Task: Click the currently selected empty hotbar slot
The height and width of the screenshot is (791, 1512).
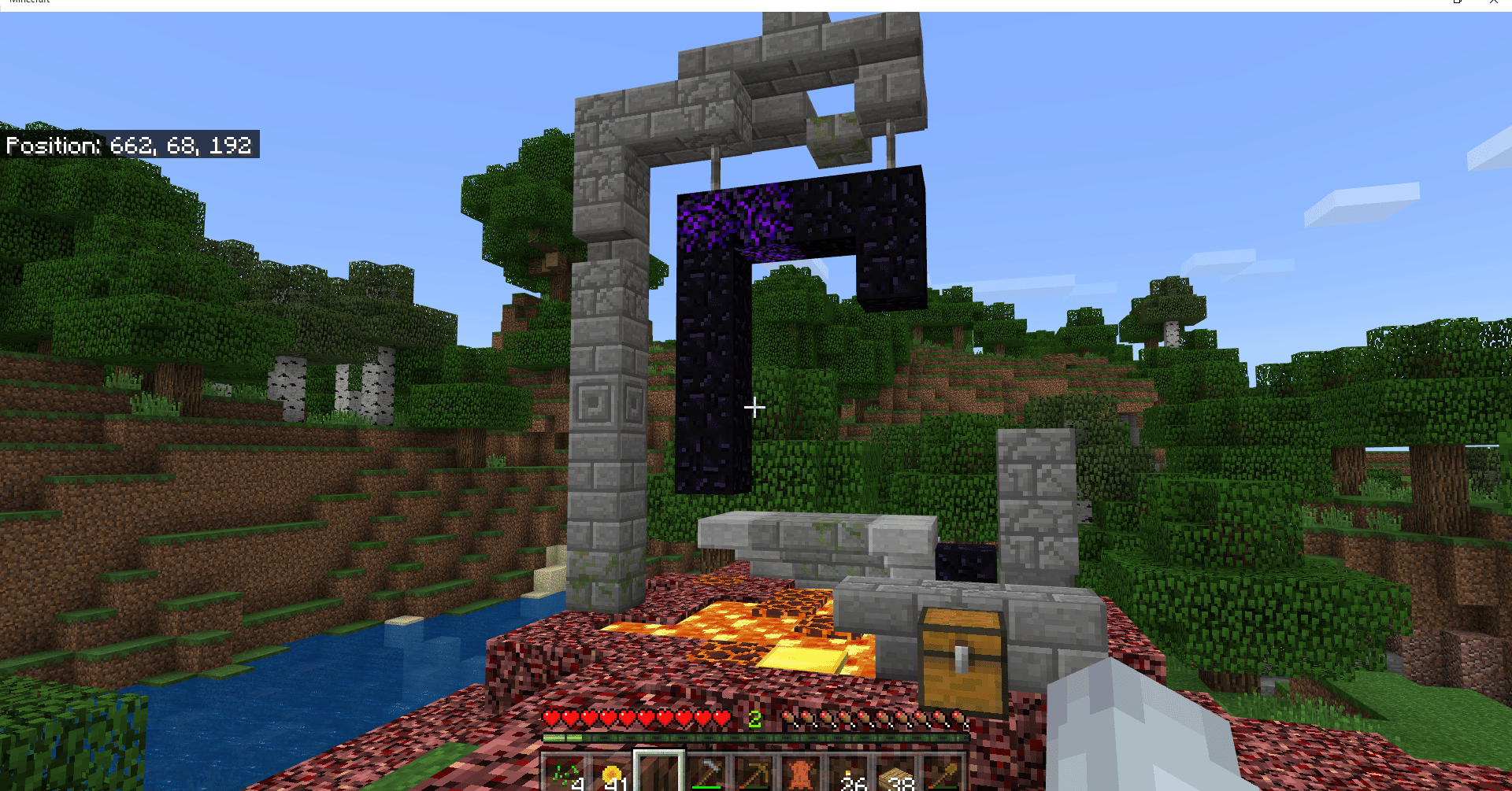Action: (x=660, y=771)
